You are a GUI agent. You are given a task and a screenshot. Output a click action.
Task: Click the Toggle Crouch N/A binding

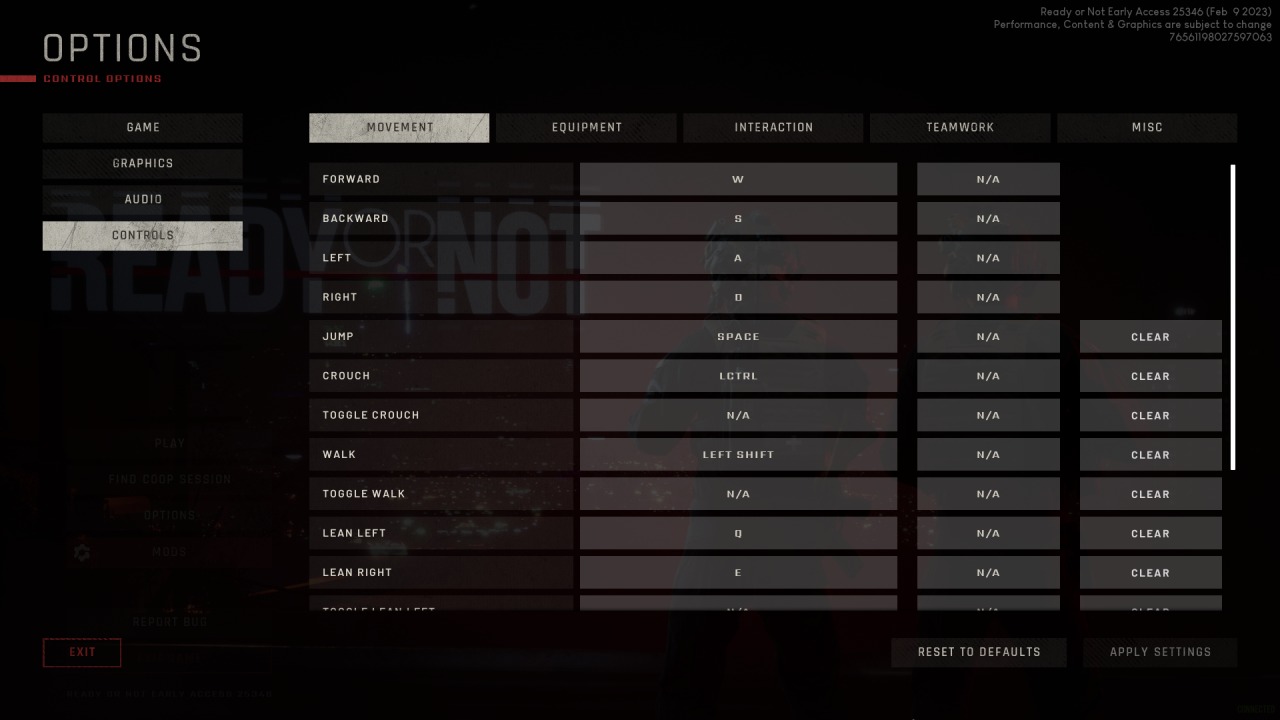point(738,414)
